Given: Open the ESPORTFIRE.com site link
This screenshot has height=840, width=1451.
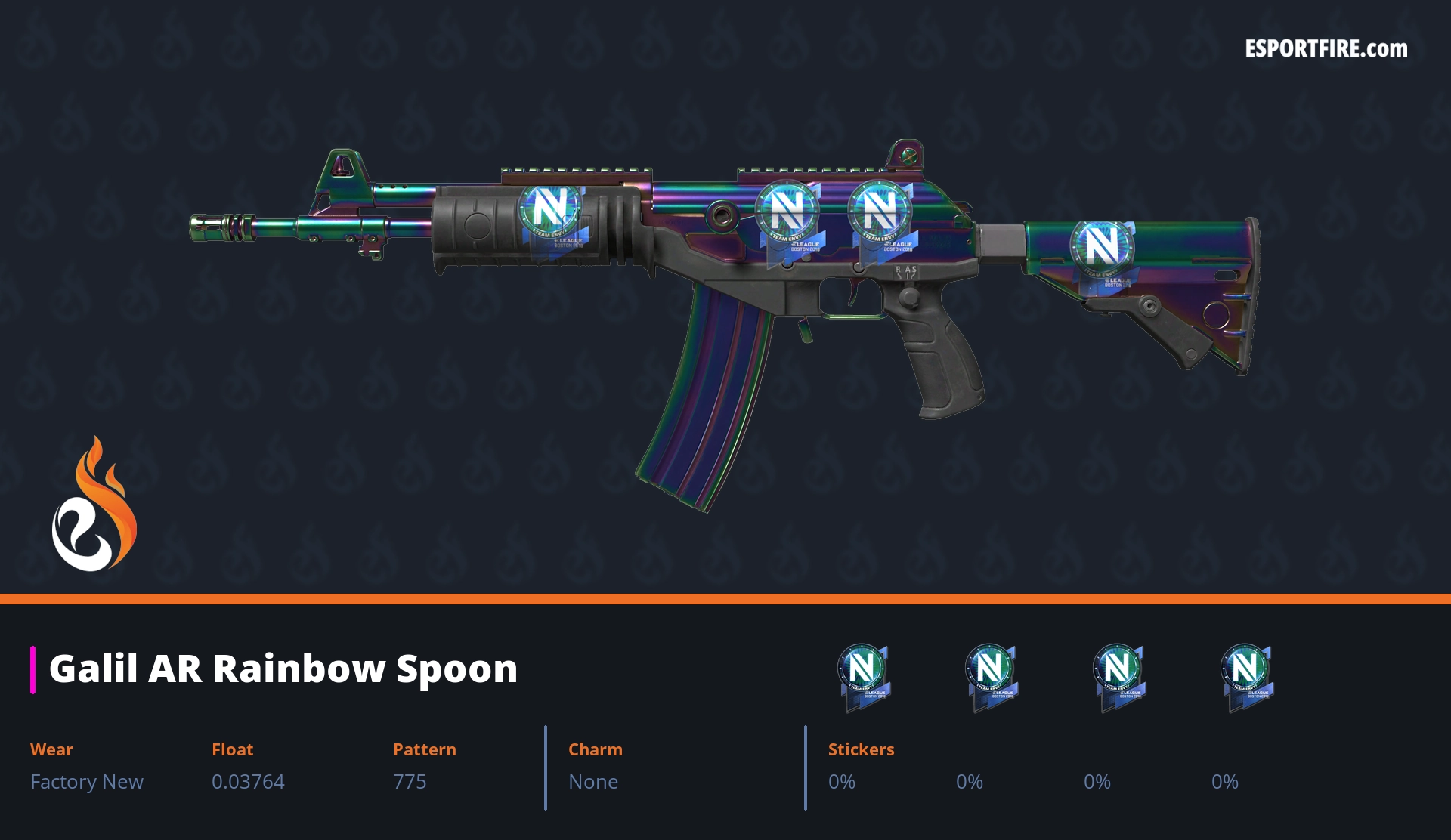Looking at the screenshot, I should 1326,49.
